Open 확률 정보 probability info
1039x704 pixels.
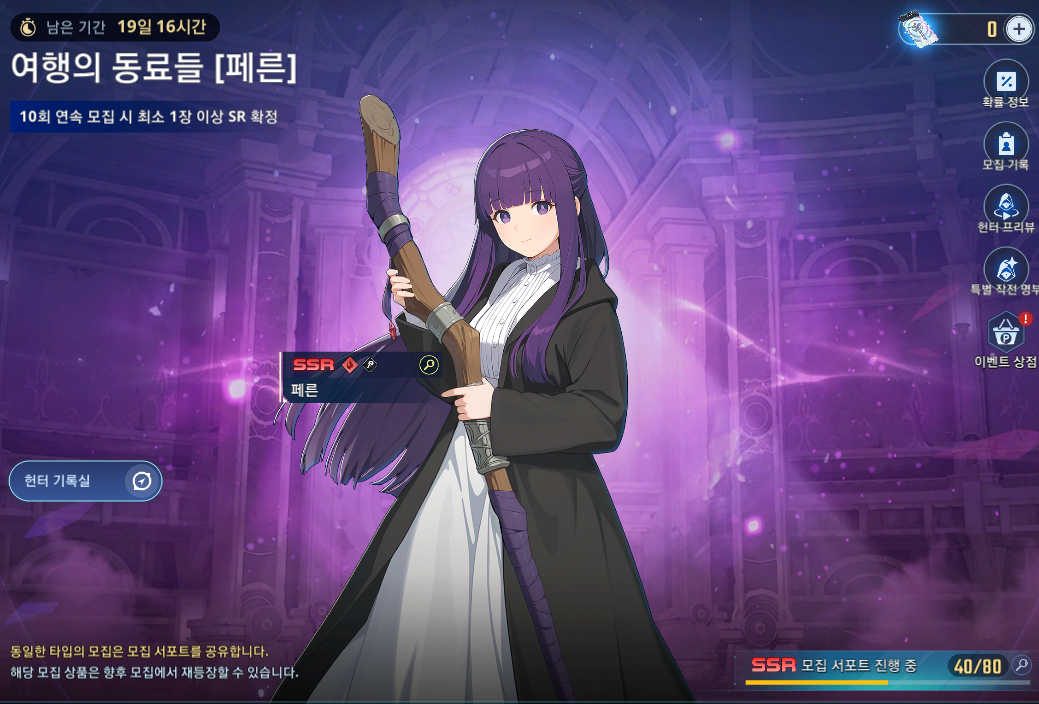click(x=1006, y=81)
